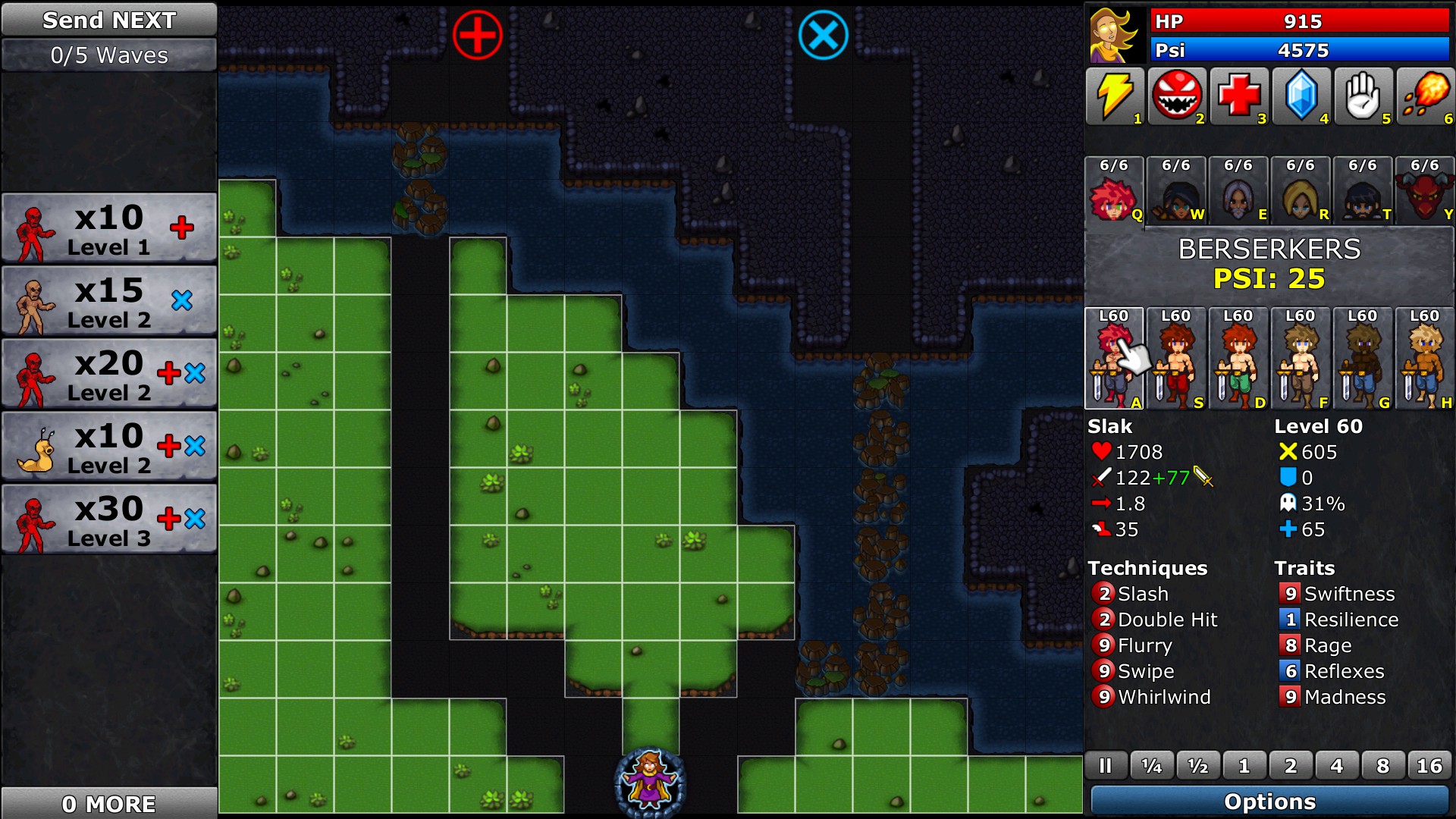Select the fireball spell in slot 6

1426,96
